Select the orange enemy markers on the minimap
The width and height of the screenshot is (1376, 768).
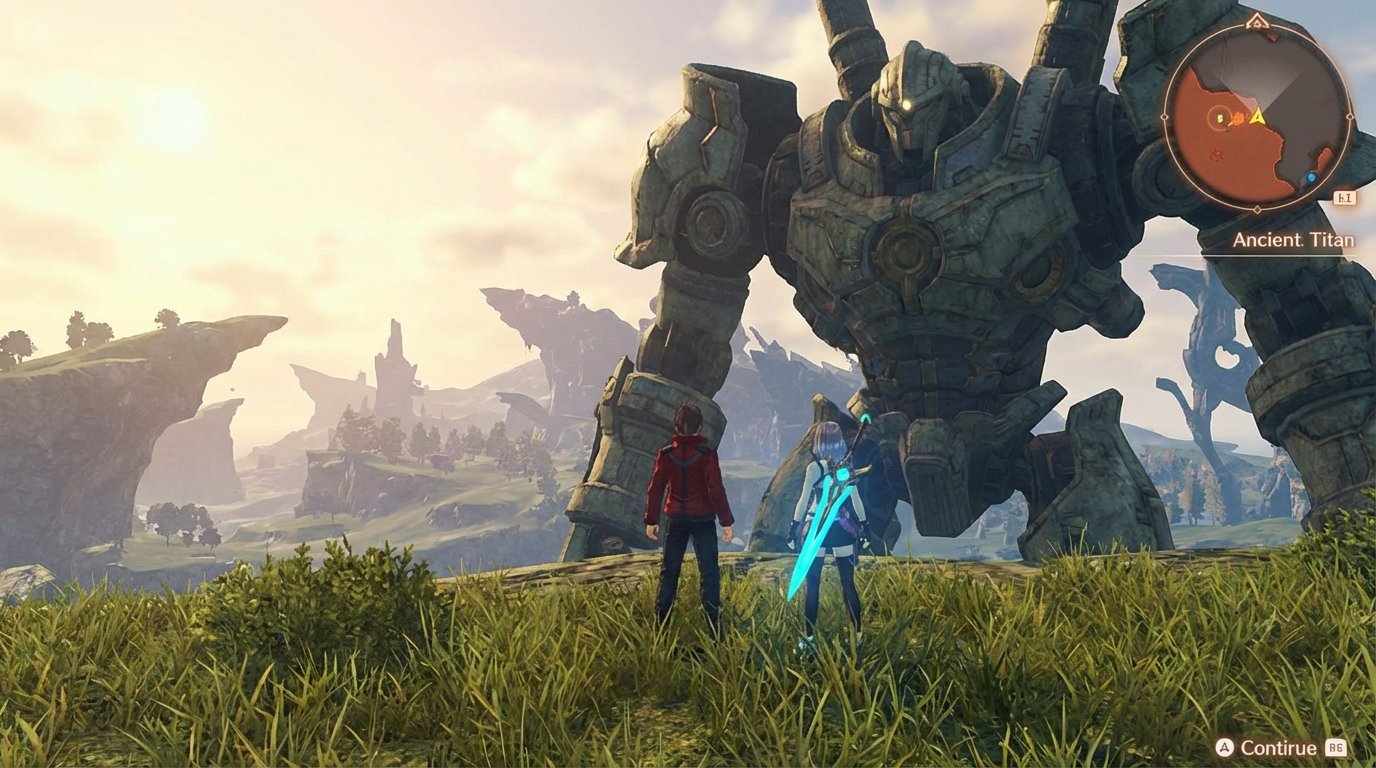tap(1238, 118)
